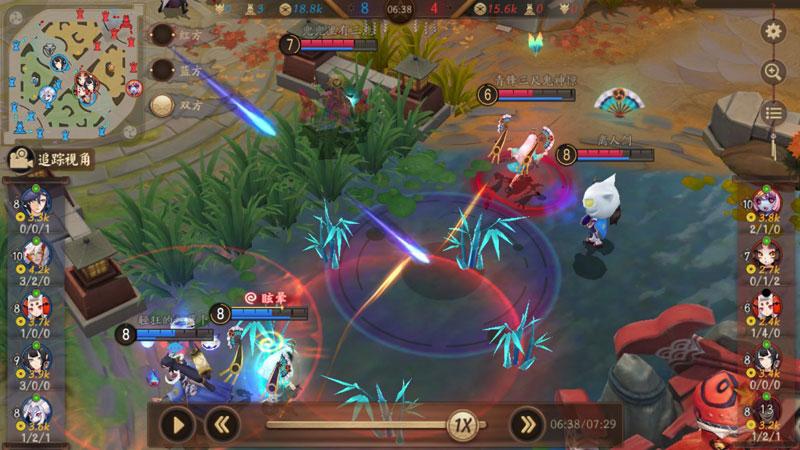Viewport: 800px width, 450px height.
Task: Open the gear settings menu
Action: point(772,30)
